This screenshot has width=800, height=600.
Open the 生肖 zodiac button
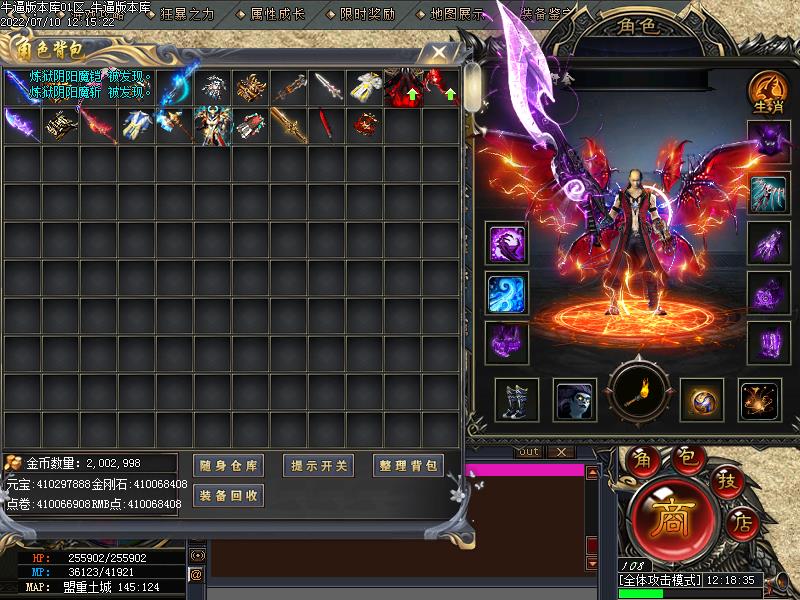(767, 92)
